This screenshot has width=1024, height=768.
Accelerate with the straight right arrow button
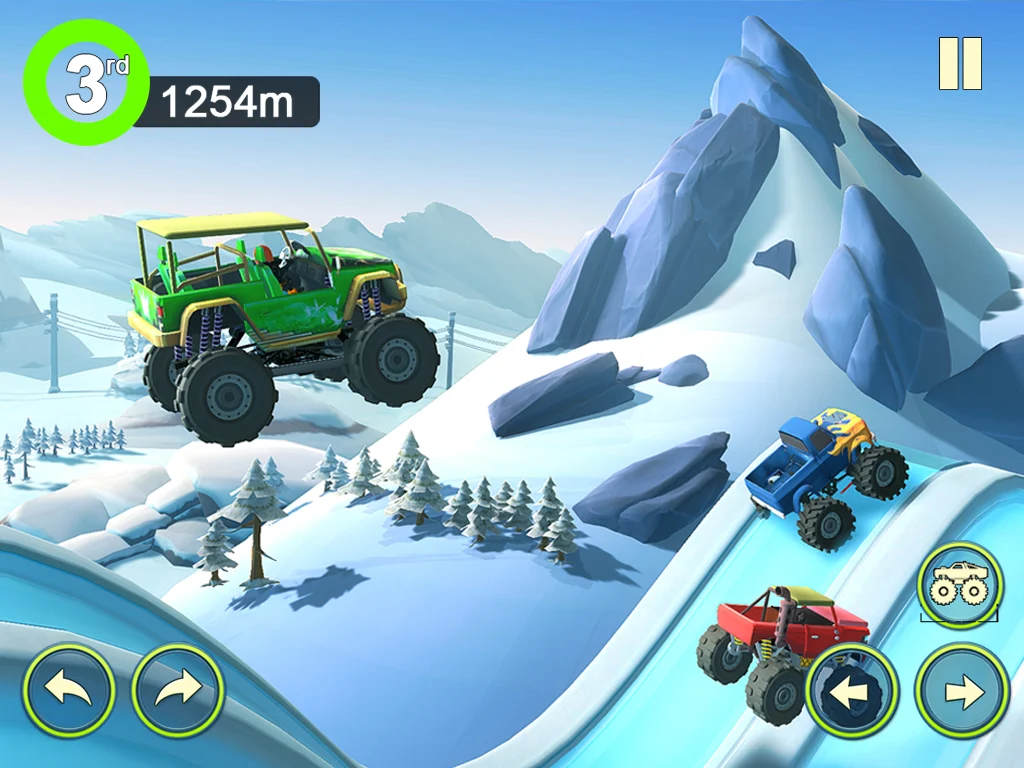pyautogui.click(x=961, y=691)
